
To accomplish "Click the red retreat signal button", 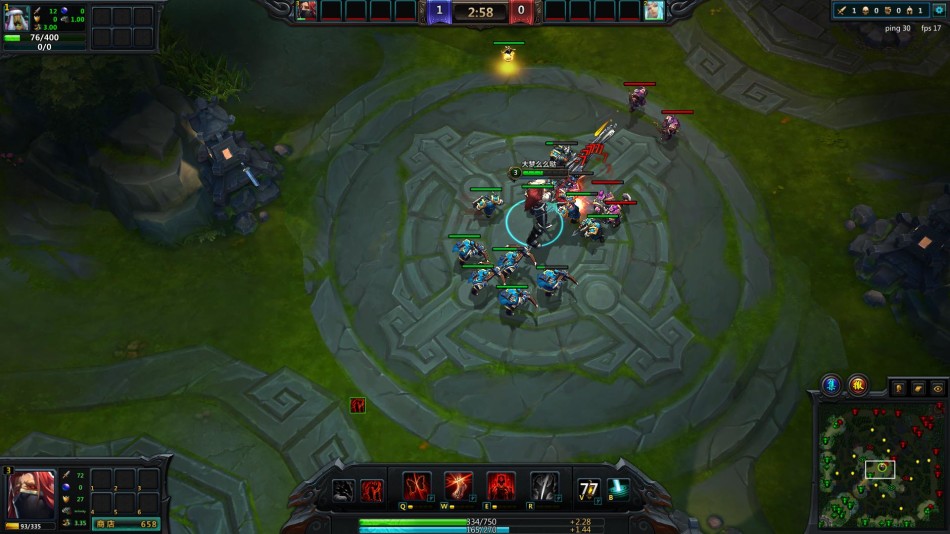I will (x=858, y=385).
